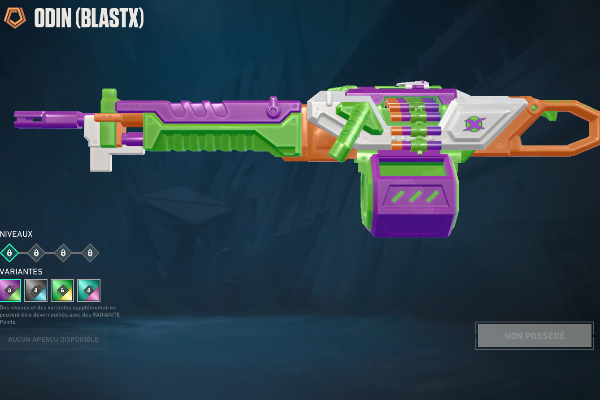The width and height of the screenshot is (600, 400).
Task: Choose the teal and pink variant
Action: 89,290
